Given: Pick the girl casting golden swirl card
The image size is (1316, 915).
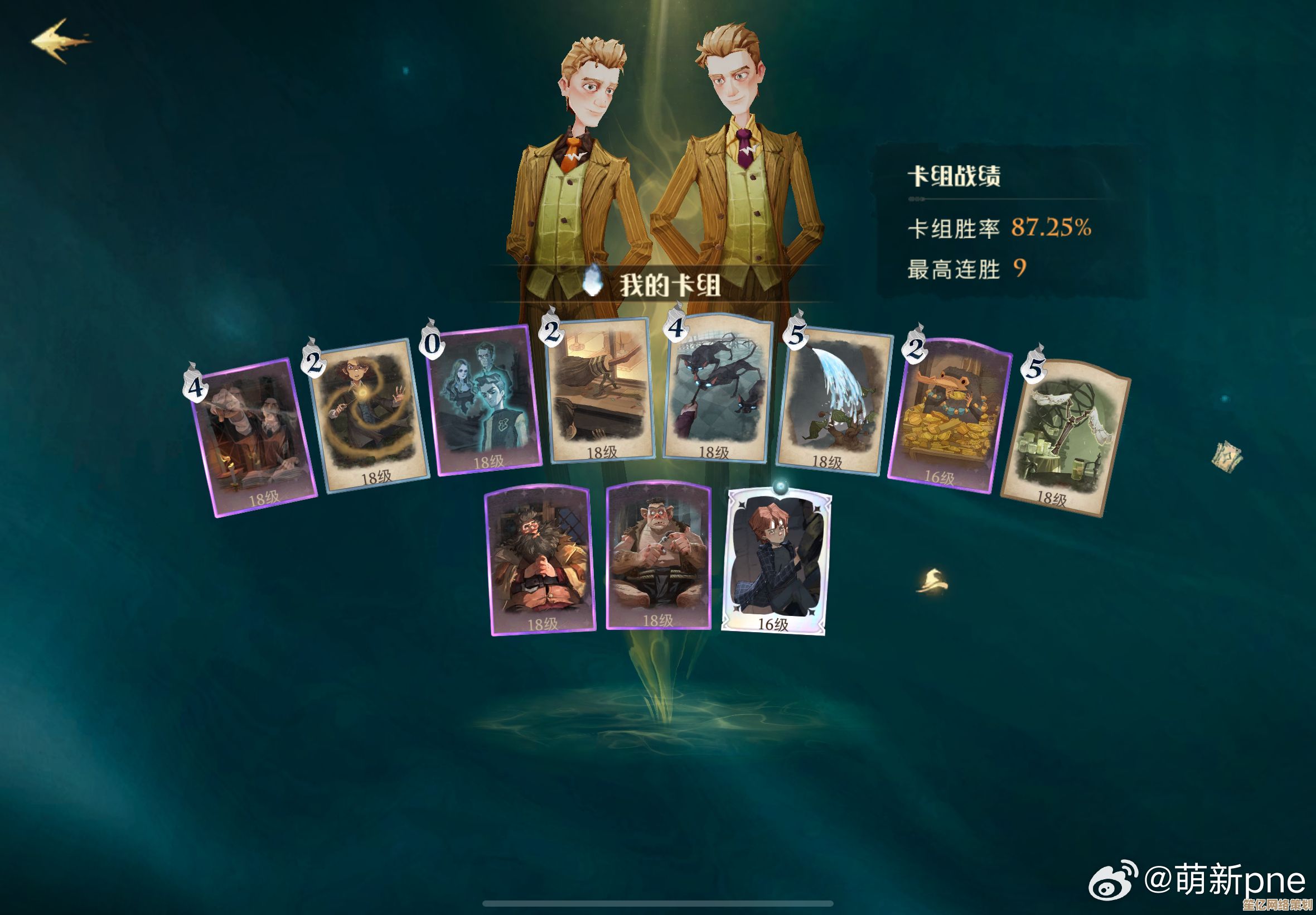Looking at the screenshot, I should 369,416.
